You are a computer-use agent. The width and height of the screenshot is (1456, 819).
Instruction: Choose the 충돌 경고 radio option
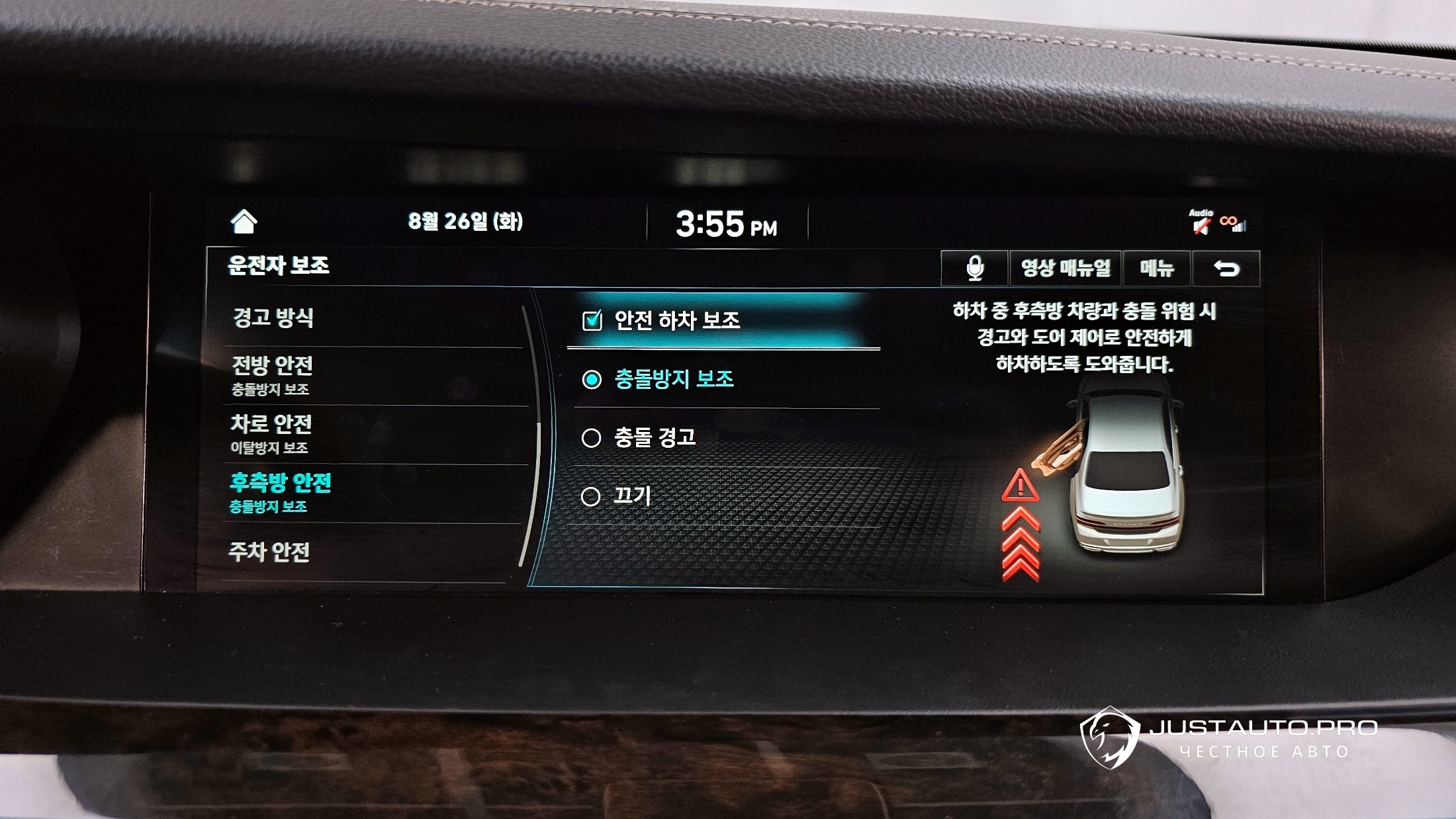590,438
